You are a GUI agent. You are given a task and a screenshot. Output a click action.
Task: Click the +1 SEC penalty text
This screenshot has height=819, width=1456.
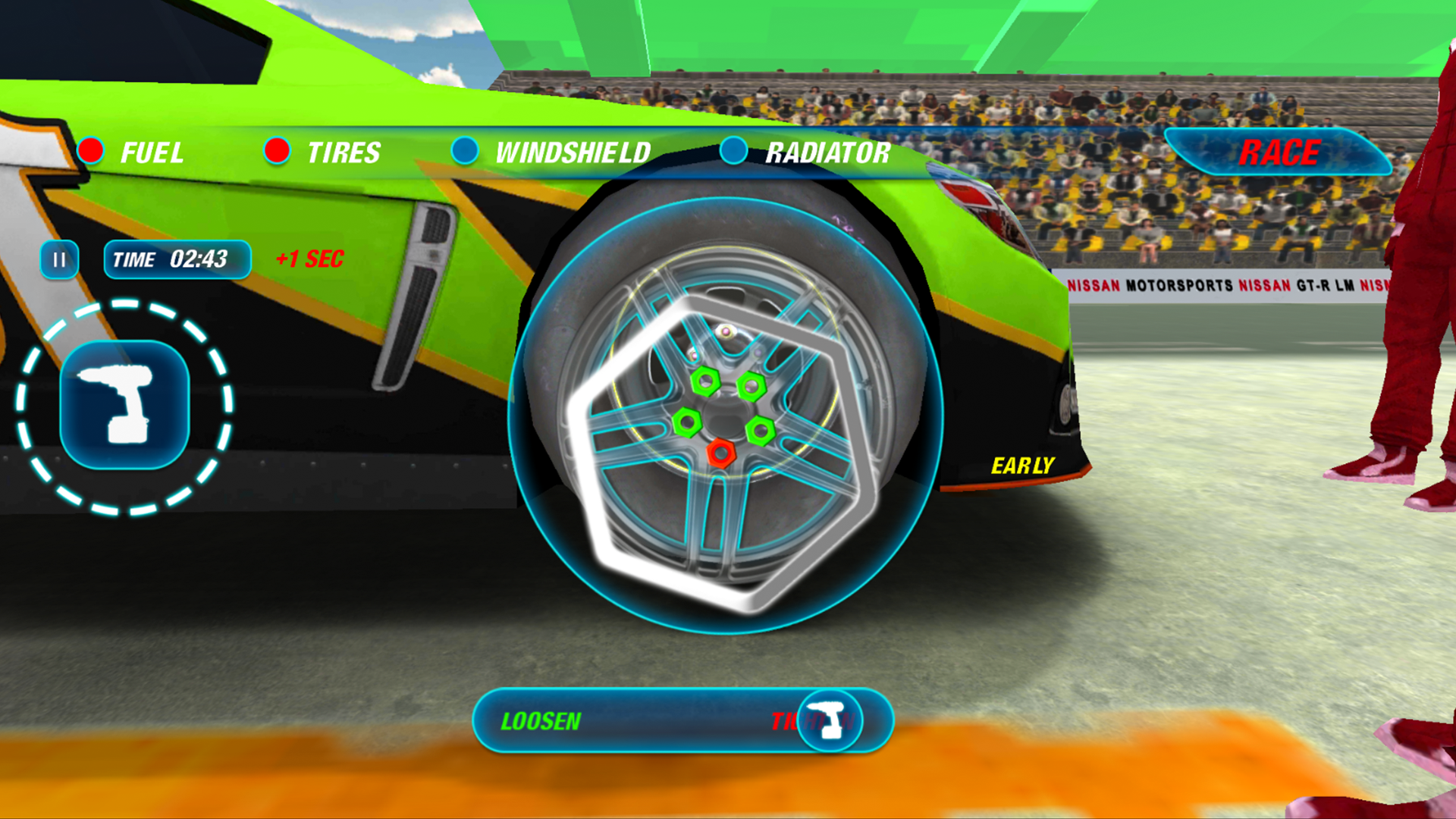click(x=310, y=258)
